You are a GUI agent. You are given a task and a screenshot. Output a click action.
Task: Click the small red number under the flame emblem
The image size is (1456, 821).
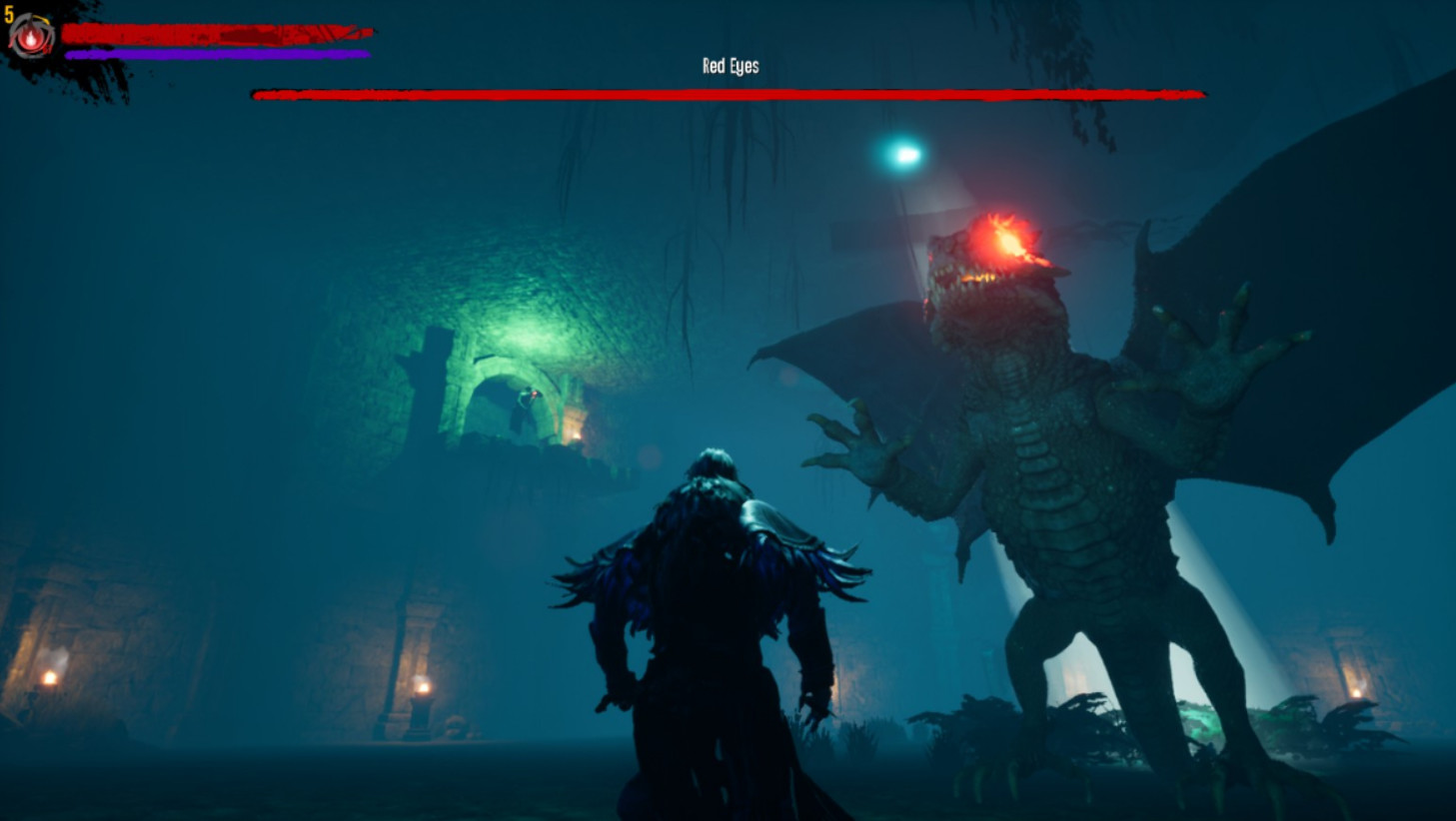click(x=49, y=47)
